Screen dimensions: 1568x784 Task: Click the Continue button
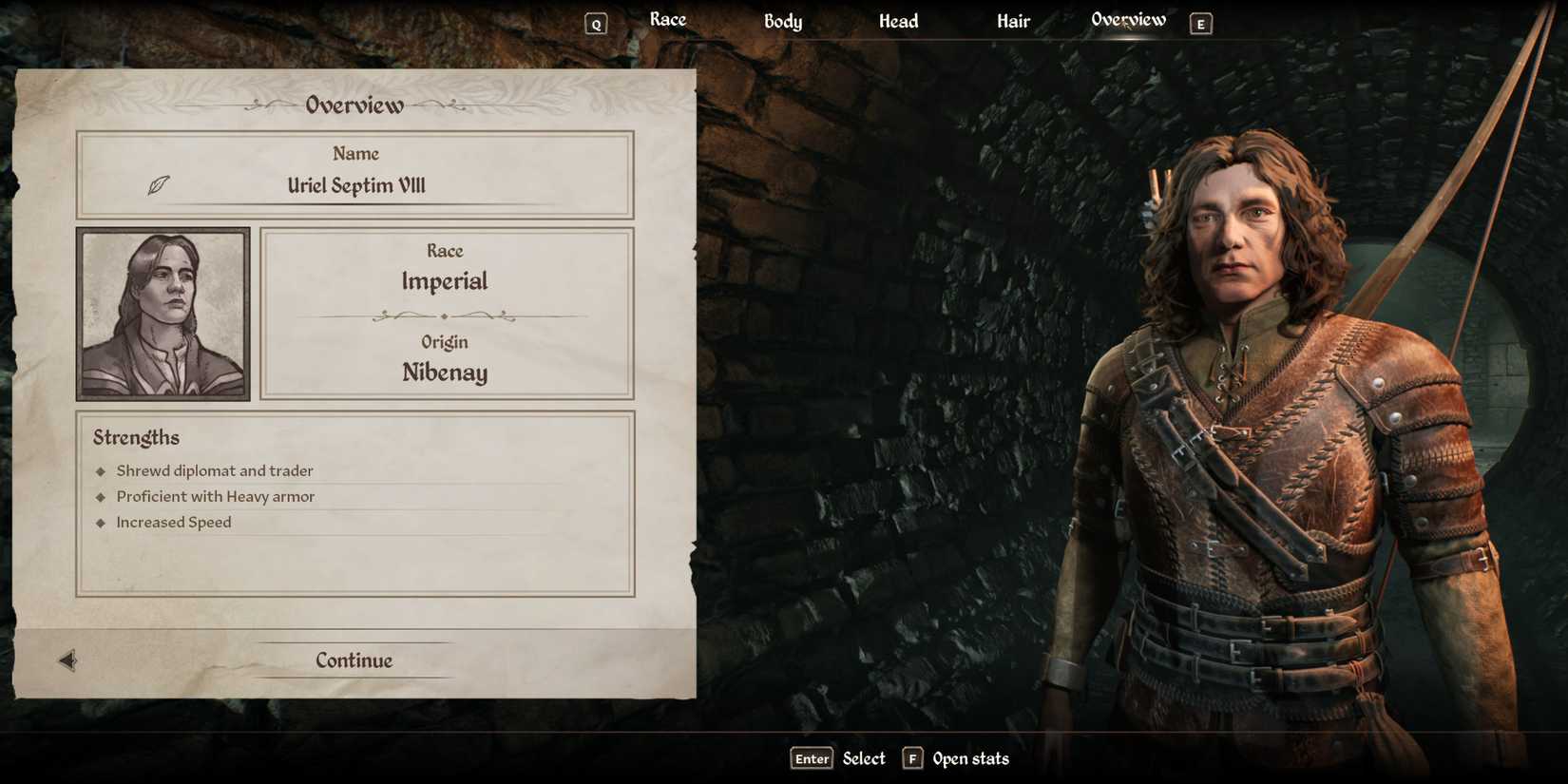click(353, 660)
